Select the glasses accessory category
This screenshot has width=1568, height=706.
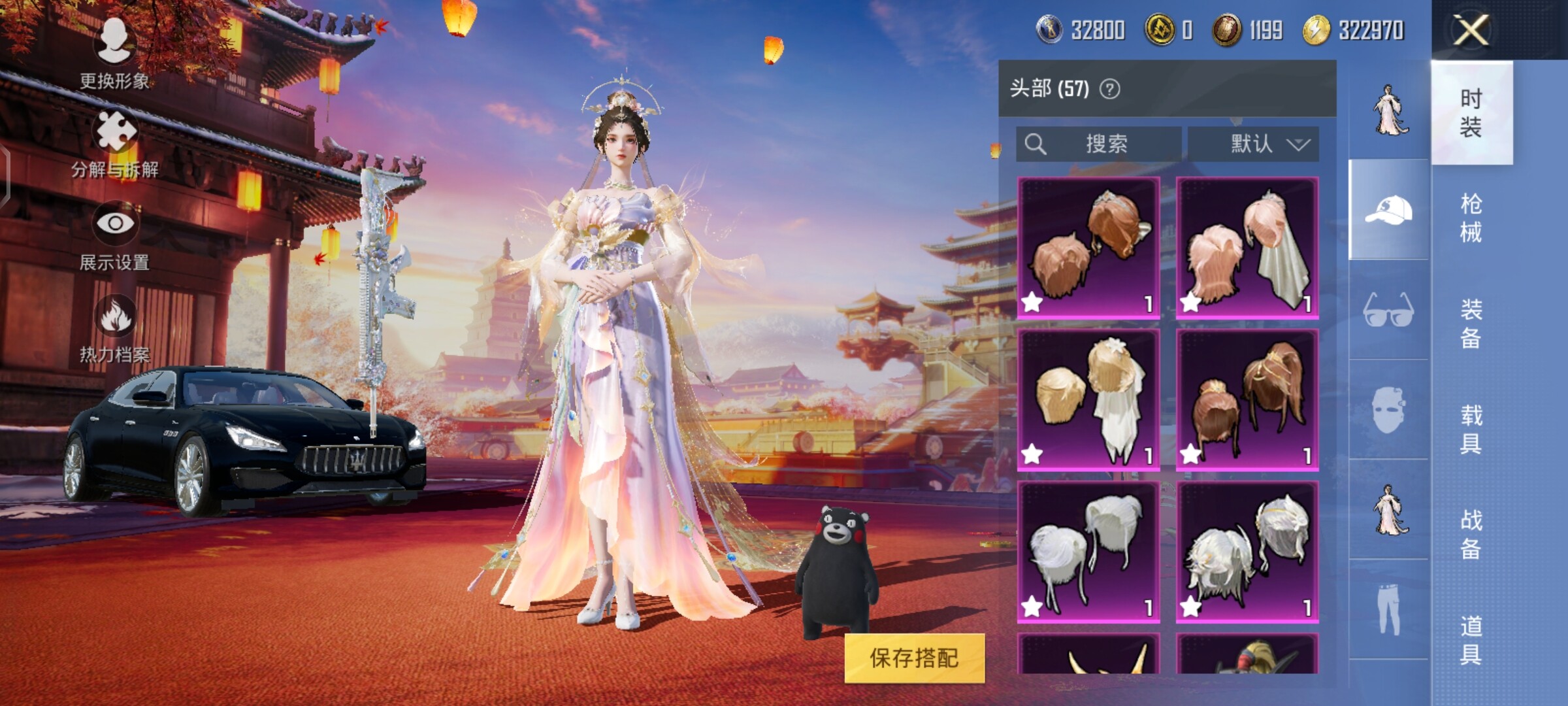(1389, 310)
